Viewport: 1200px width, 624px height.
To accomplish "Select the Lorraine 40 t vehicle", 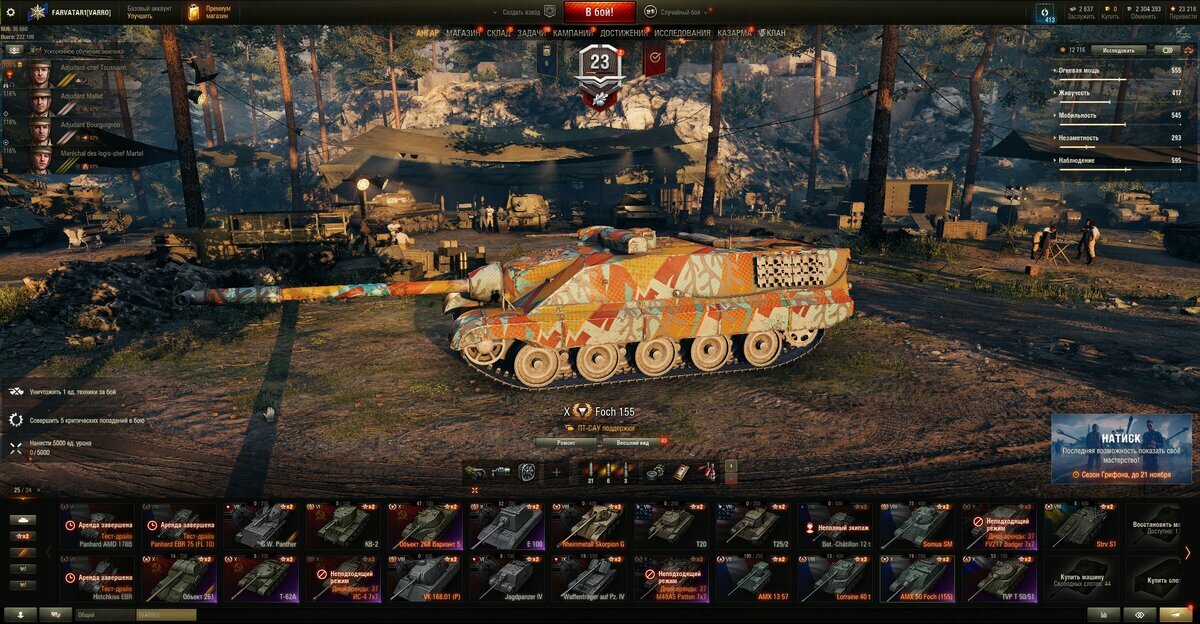I will (836, 578).
